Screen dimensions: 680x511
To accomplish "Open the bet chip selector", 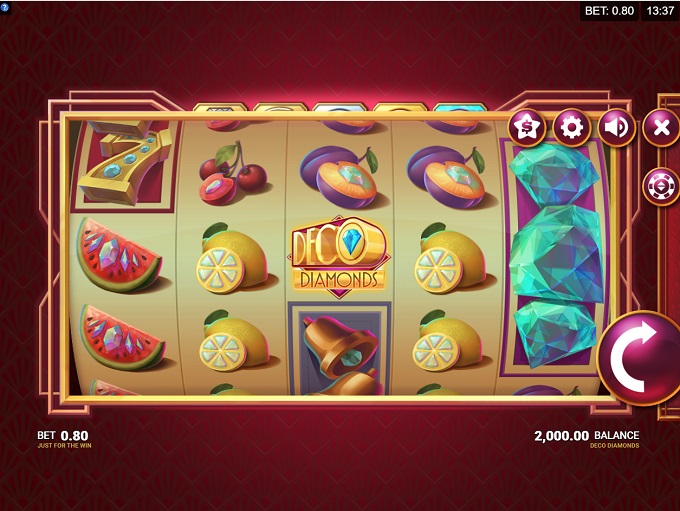I will pos(660,186).
